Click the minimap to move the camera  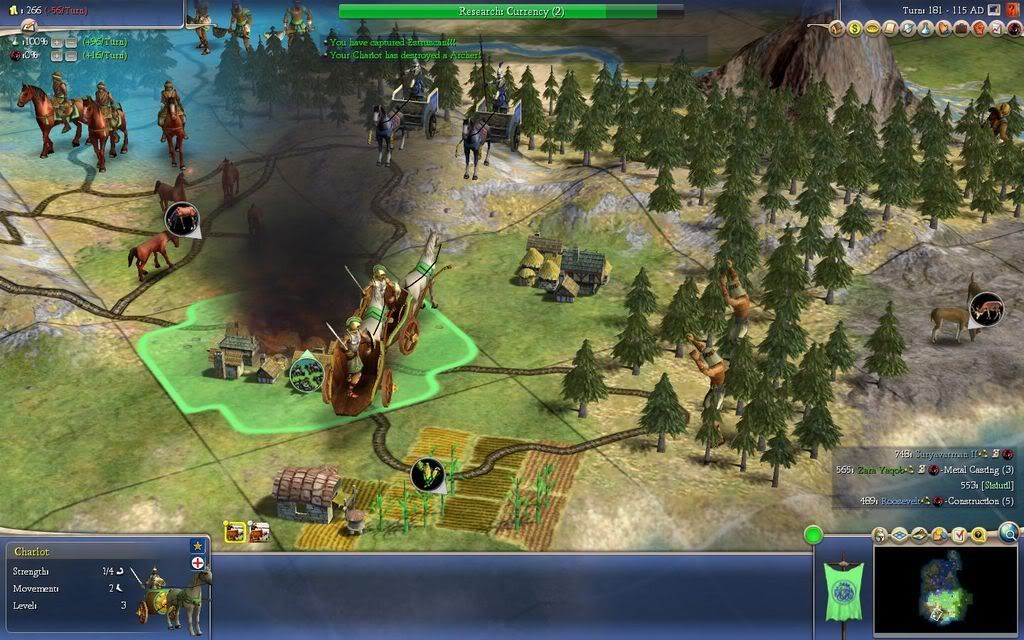tap(945, 590)
